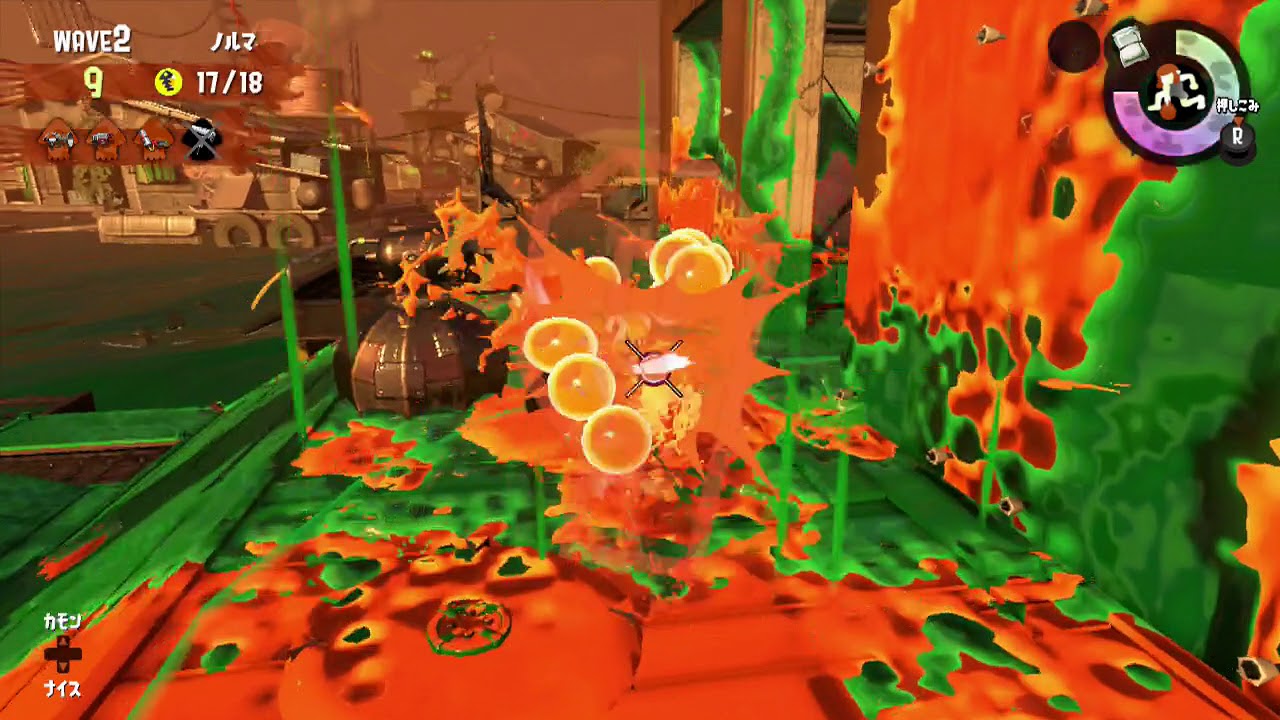The width and height of the screenshot is (1280, 720).
Task: Click the defeated teammate's crossed-out squid icon
Action: [x=201, y=140]
